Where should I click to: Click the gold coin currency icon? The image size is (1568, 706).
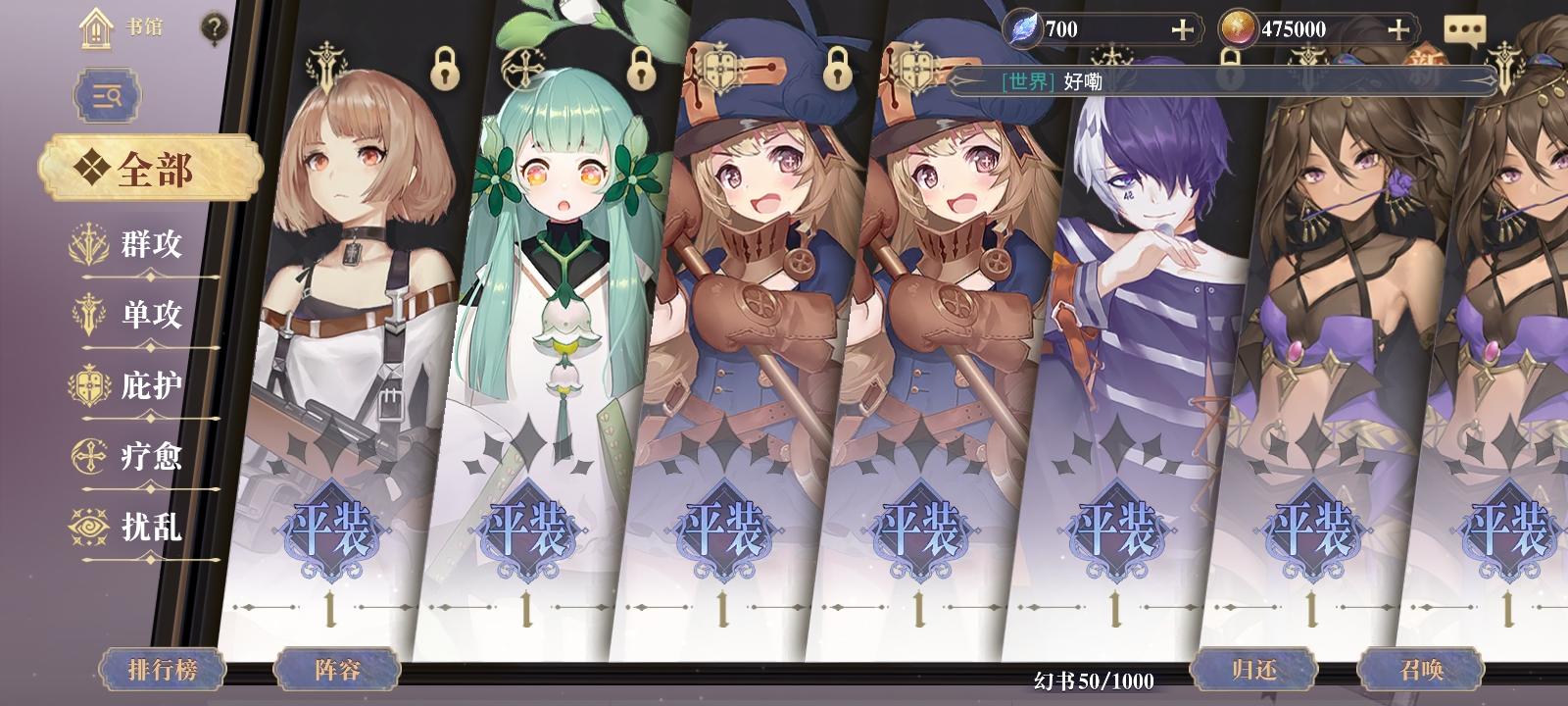coord(1237,27)
